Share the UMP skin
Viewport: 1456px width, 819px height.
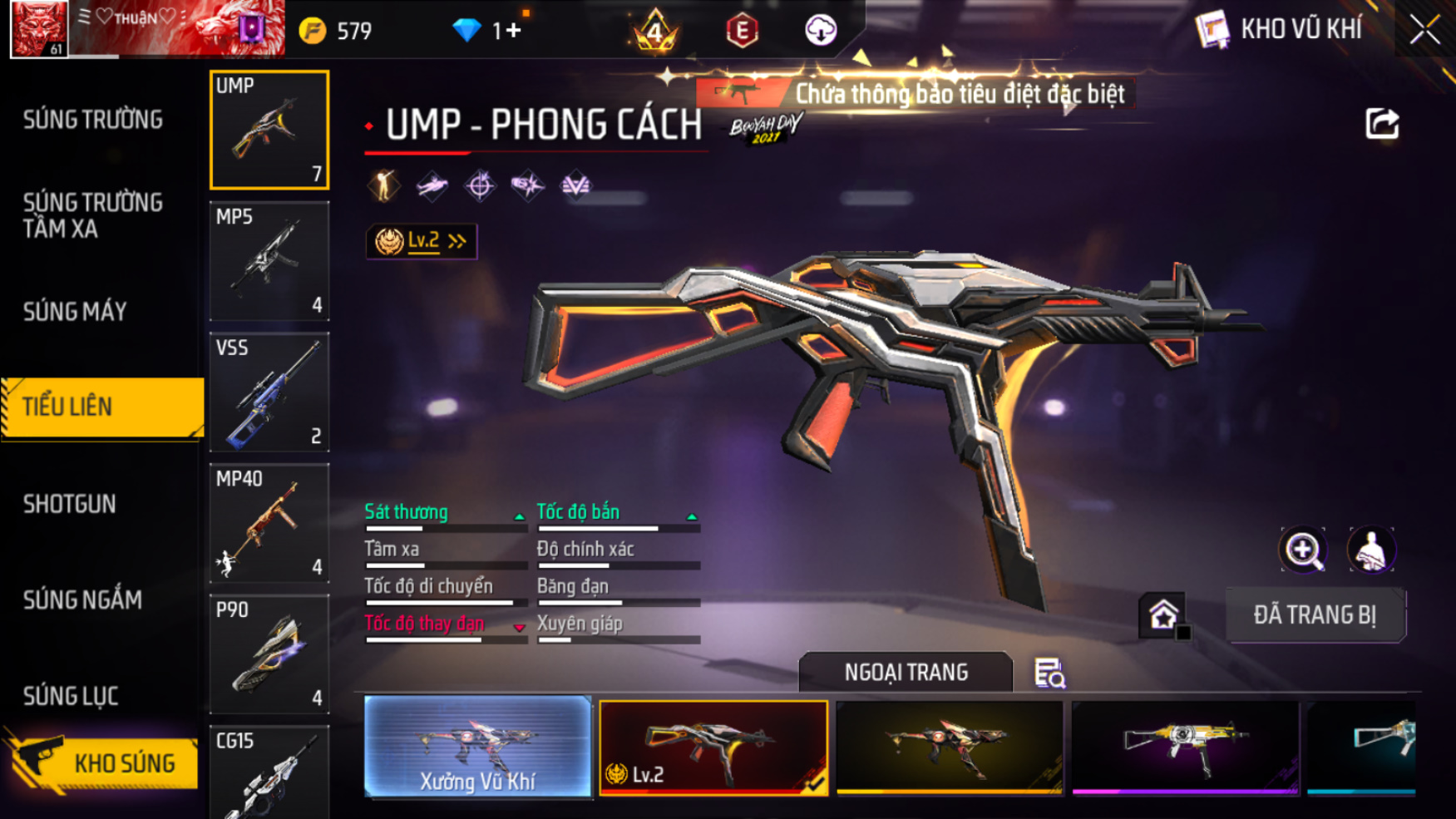(x=1382, y=125)
